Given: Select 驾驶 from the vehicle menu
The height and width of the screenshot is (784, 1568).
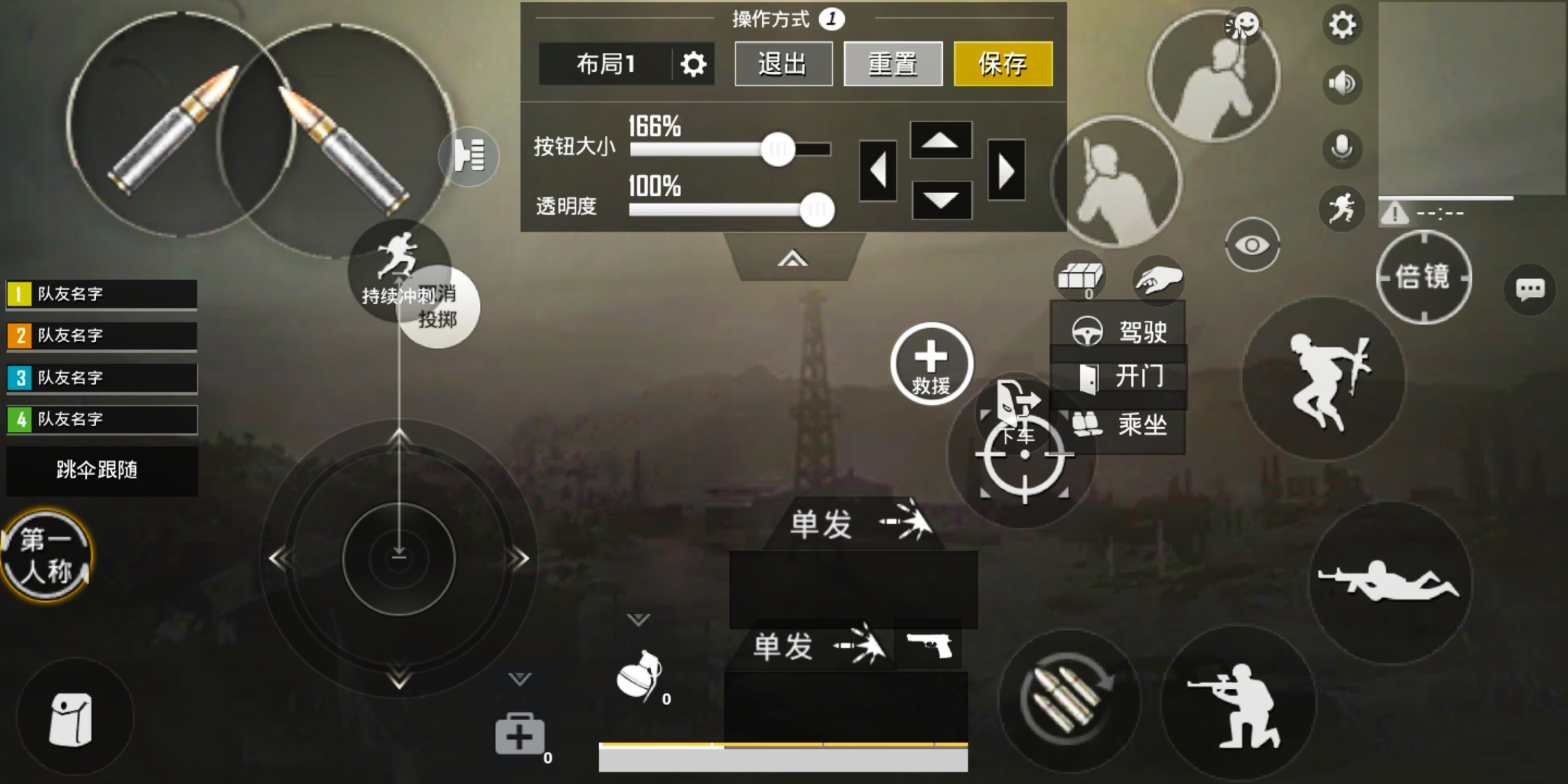Looking at the screenshot, I should (1120, 332).
